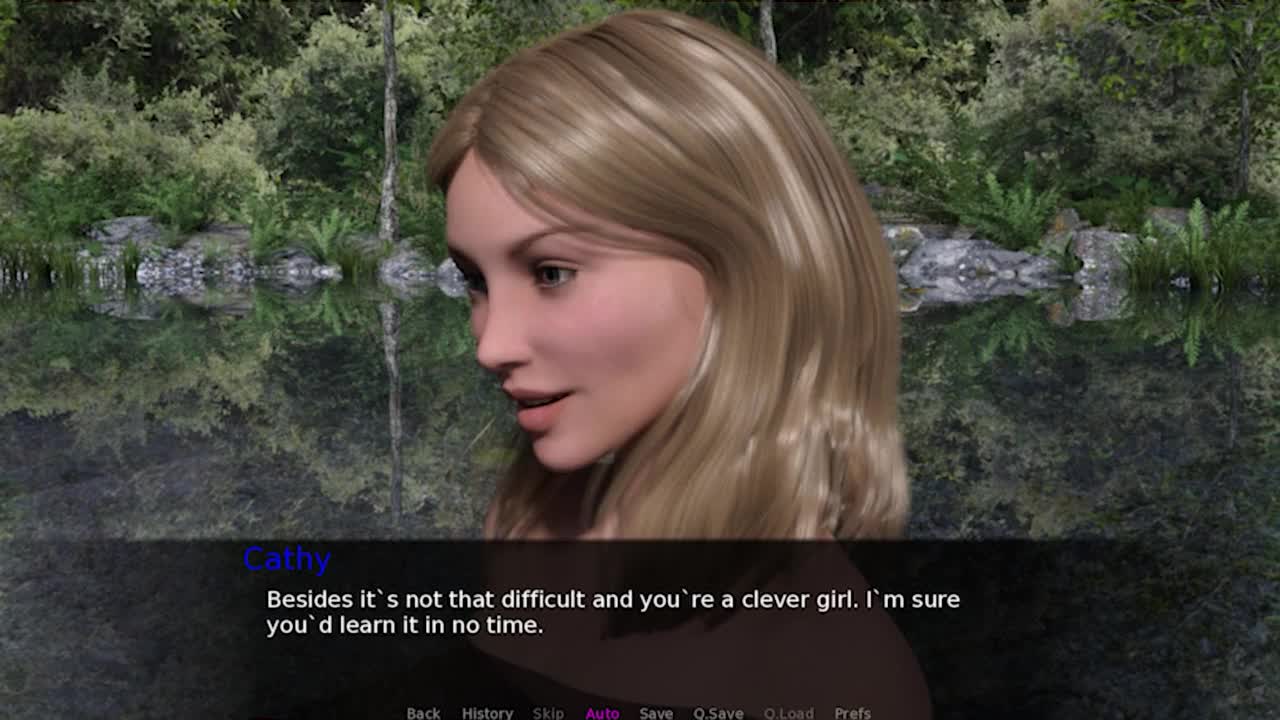The image size is (1280, 720).
Task: Go back with the Back button
Action: pyautogui.click(x=423, y=713)
